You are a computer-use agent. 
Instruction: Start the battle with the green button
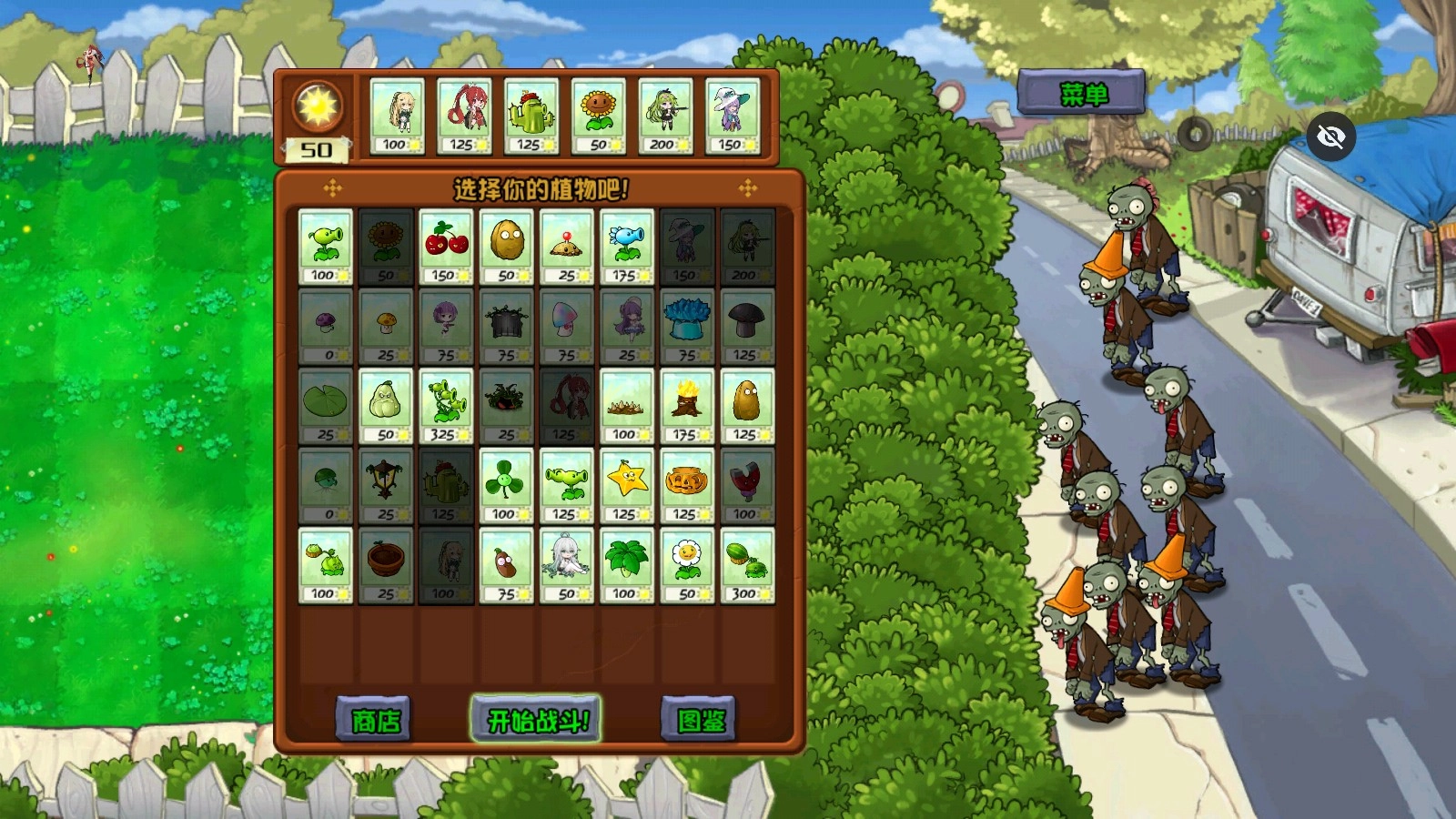535,720
